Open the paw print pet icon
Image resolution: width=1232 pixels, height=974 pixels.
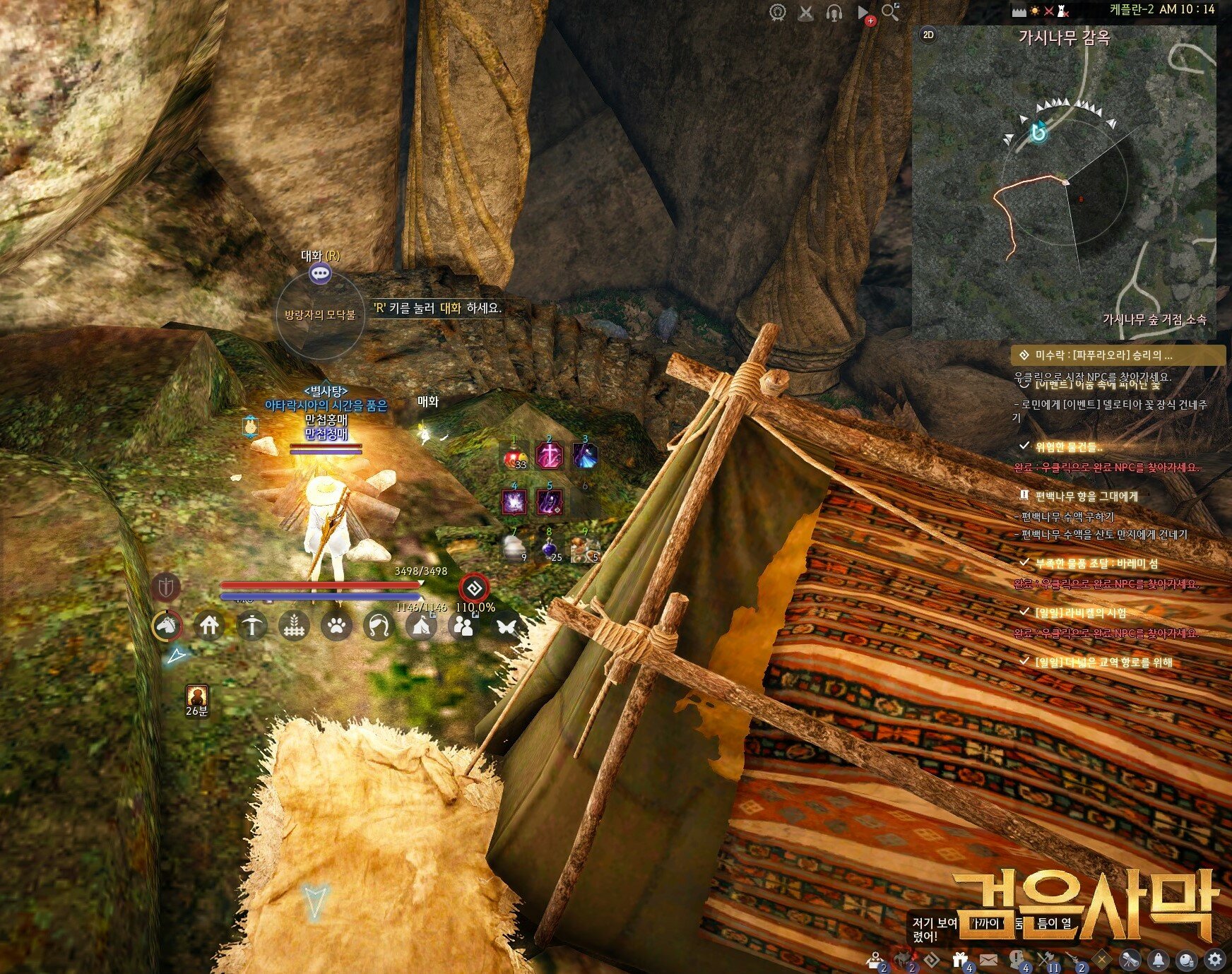click(x=336, y=625)
